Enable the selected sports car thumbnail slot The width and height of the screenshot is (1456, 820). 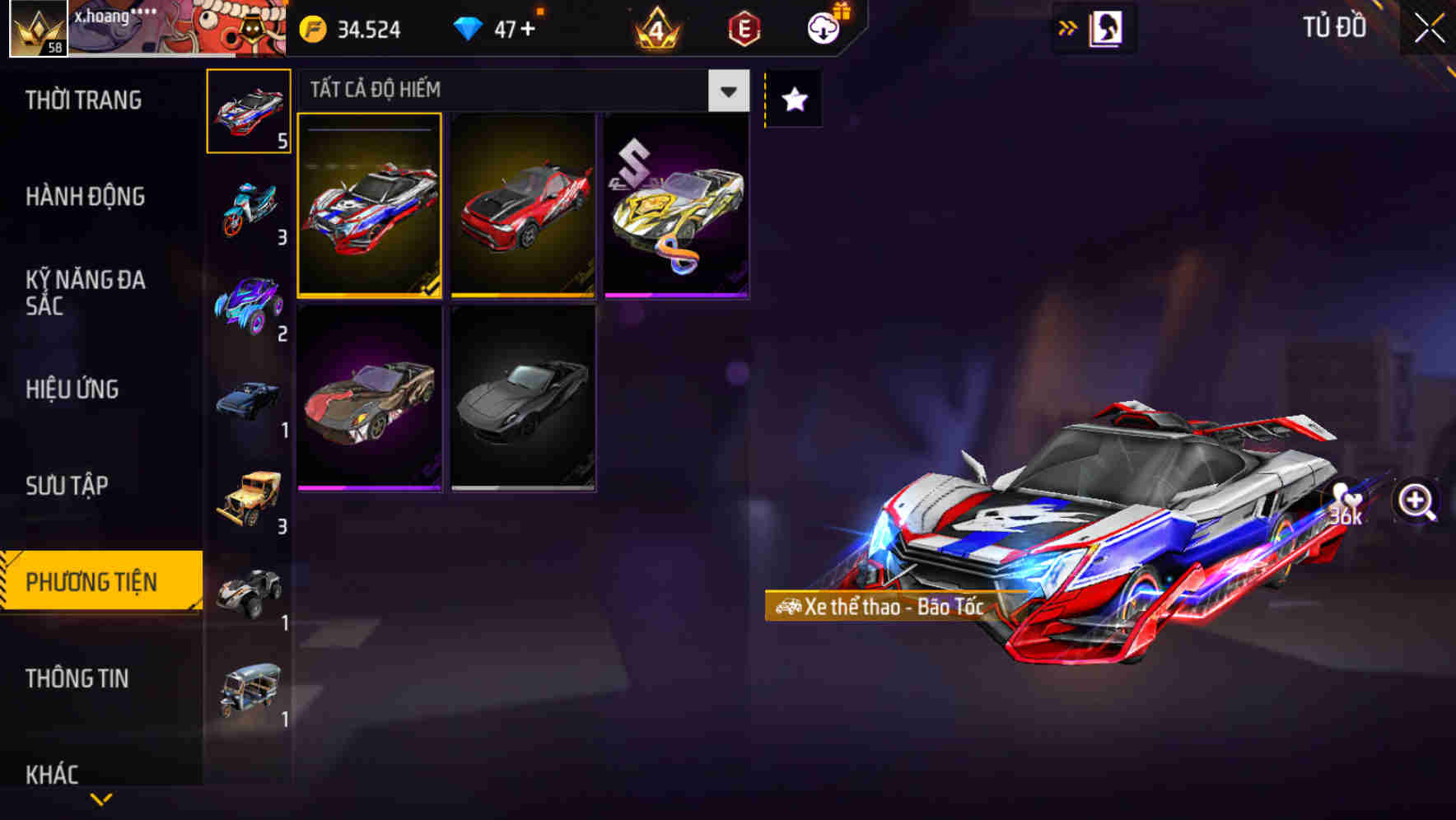pos(371,206)
